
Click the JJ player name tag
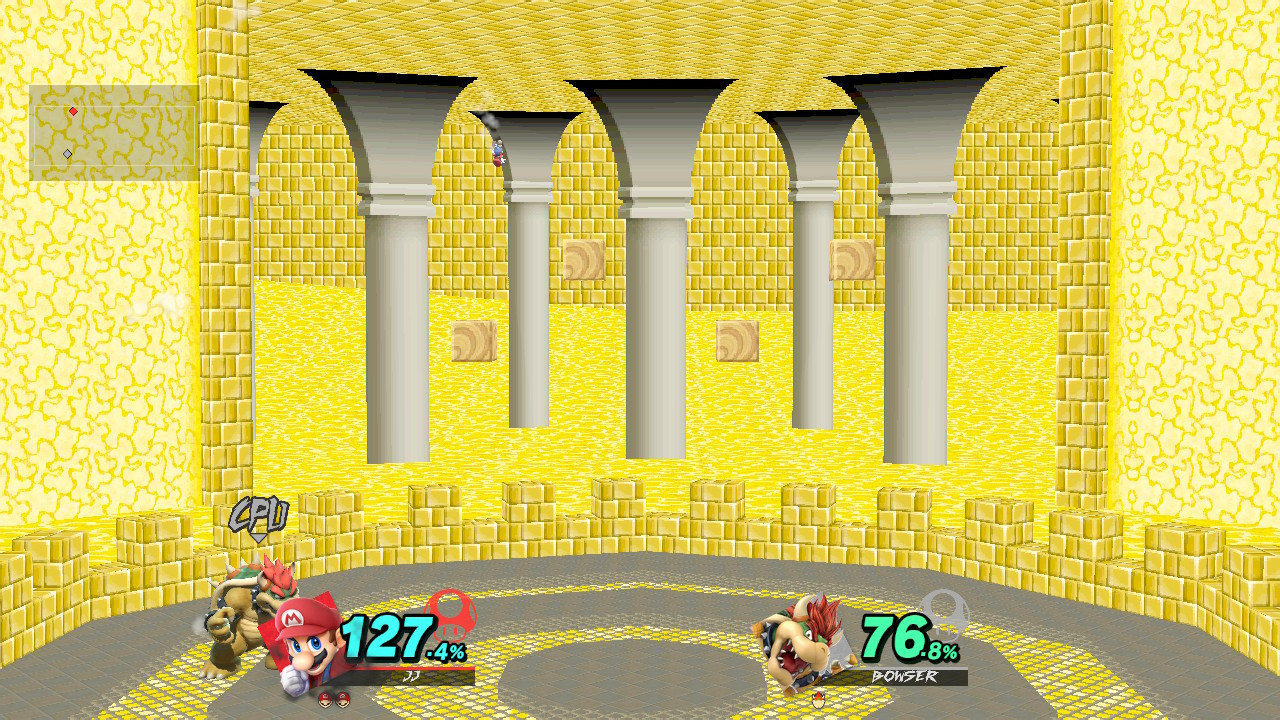point(412,676)
